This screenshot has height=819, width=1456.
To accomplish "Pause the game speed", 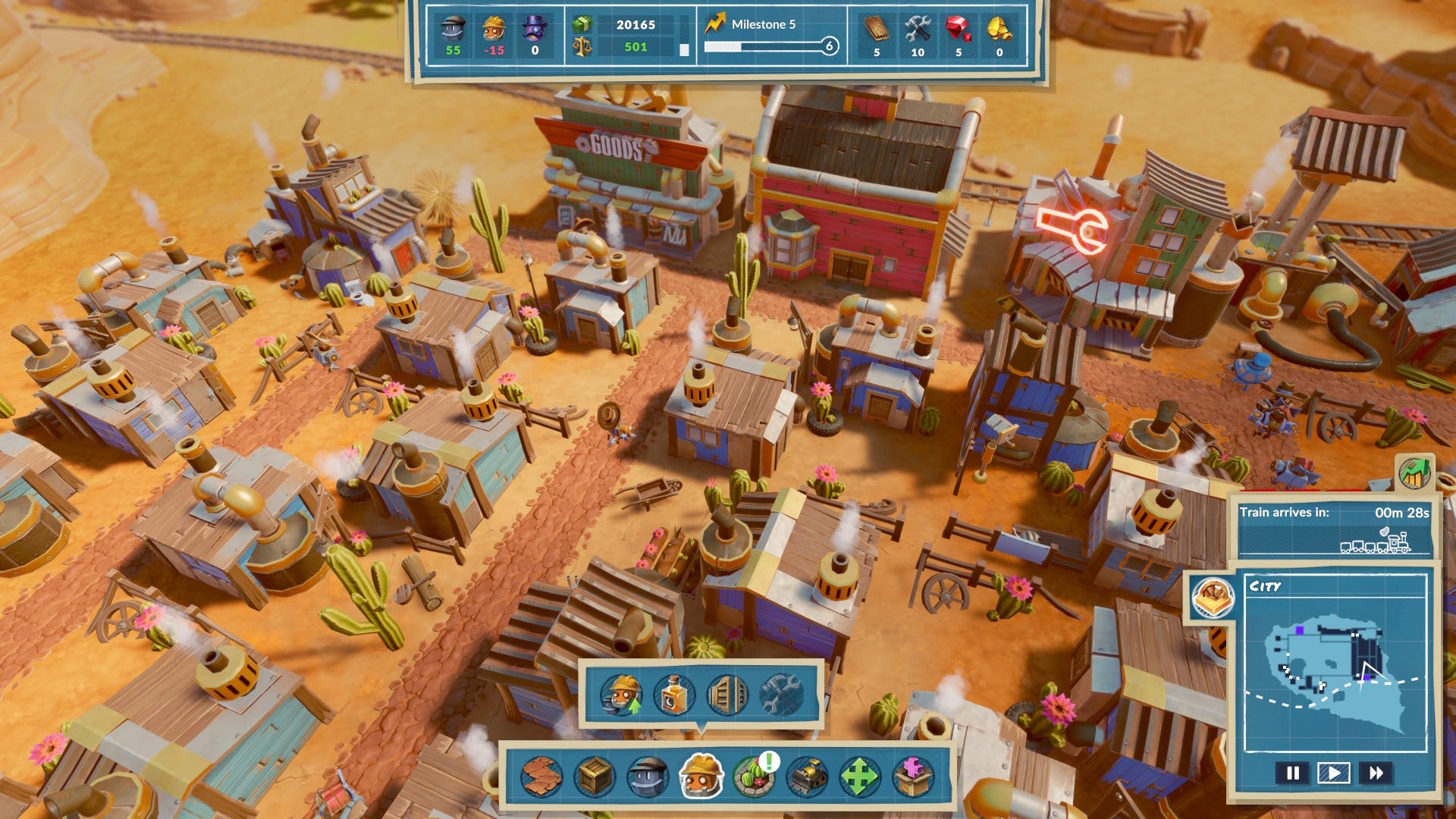I will coord(1293,773).
